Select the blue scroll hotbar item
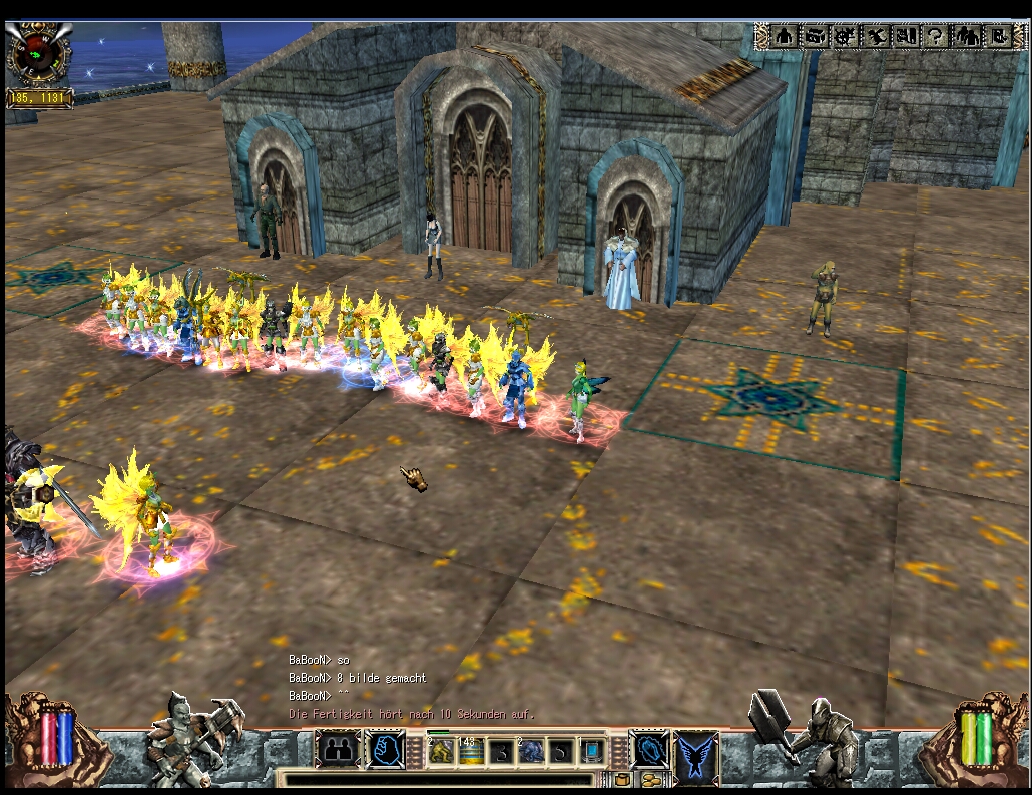 tap(593, 751)
